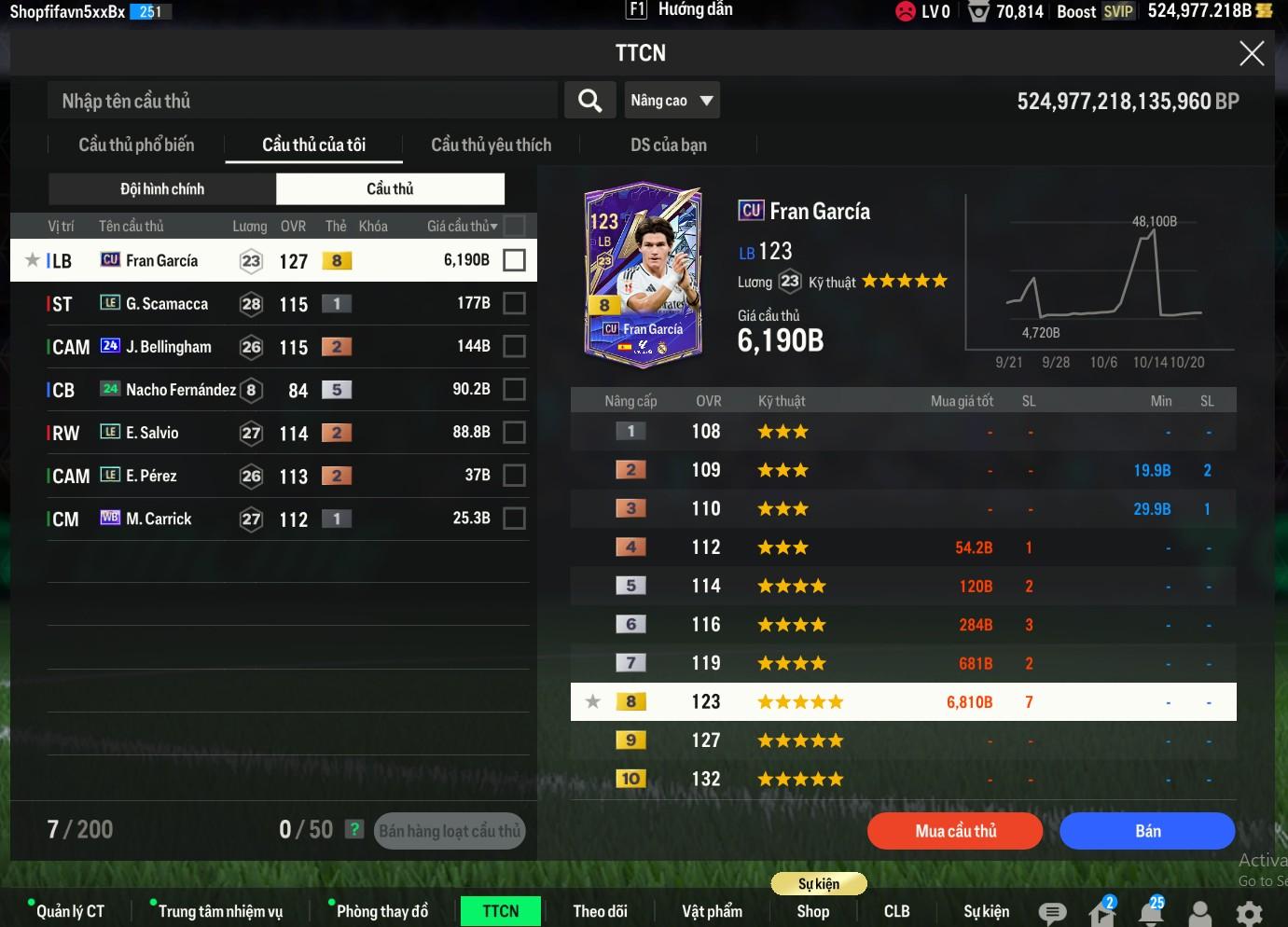Open the Shop menu
Image resolution: width=1288 pixels, height=927 pixels.
[812, 911]
